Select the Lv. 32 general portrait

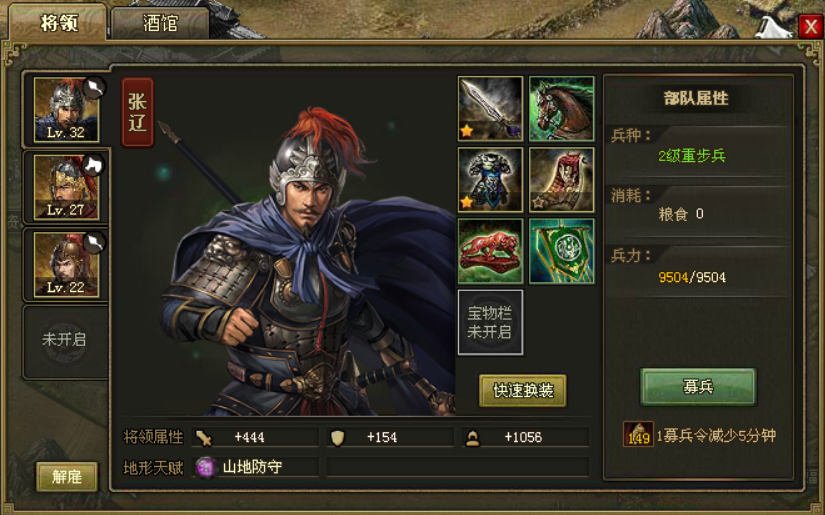pyautogui.click(x=66, y=109)
